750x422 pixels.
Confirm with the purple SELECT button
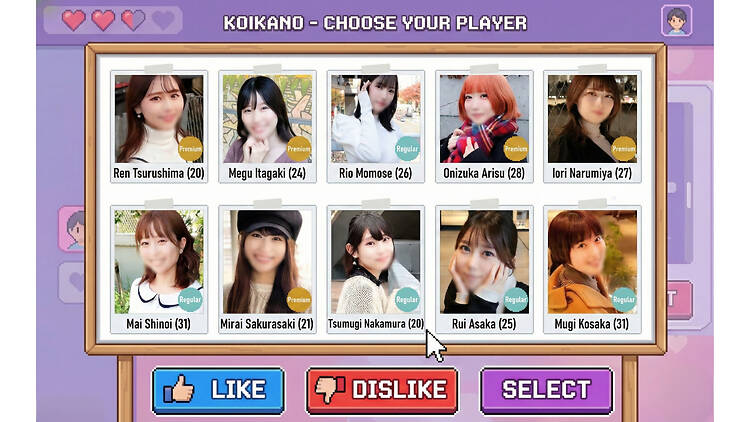[x=546, y=390]
